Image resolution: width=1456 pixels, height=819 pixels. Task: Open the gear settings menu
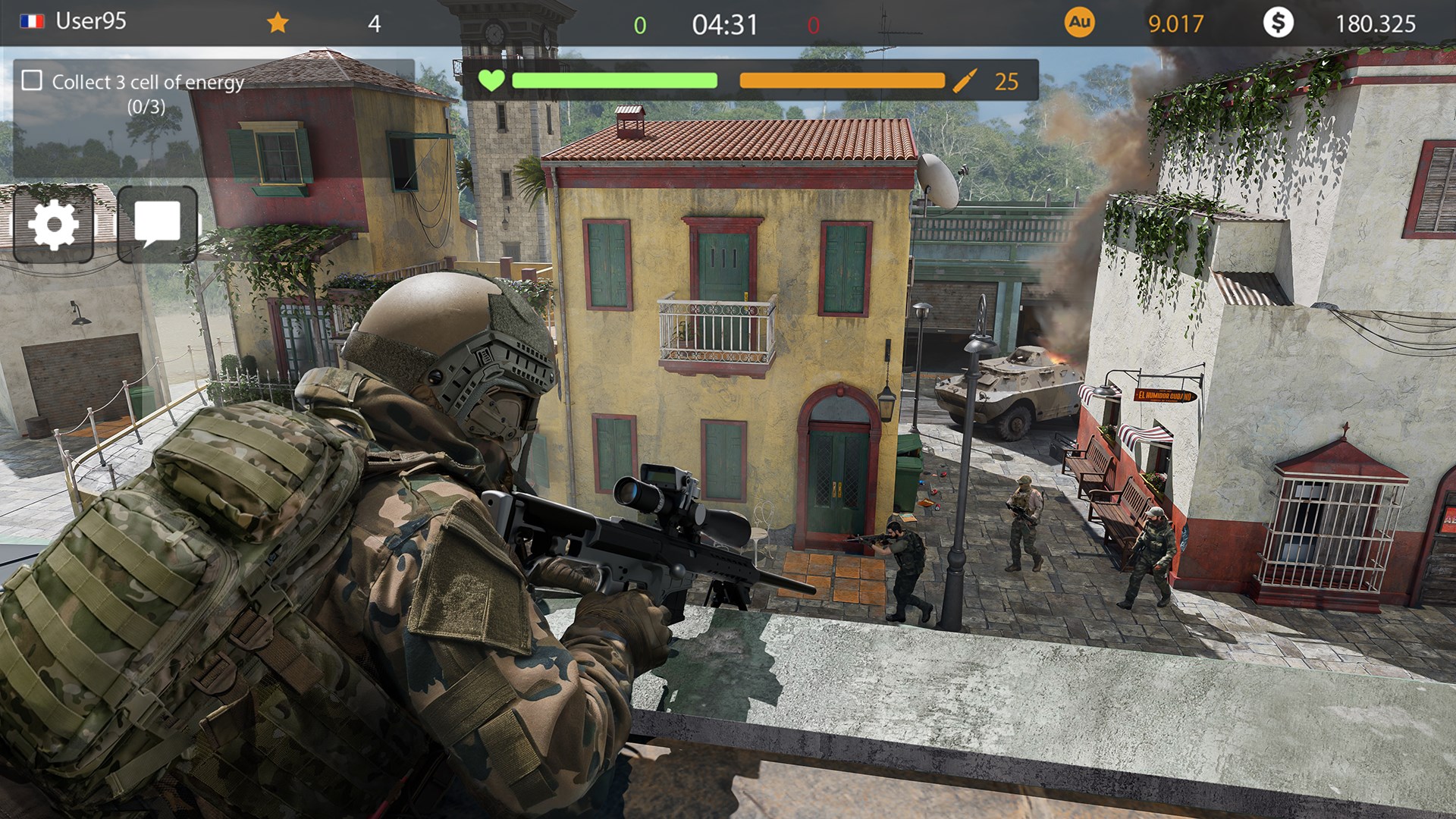[x=53, y=225]
